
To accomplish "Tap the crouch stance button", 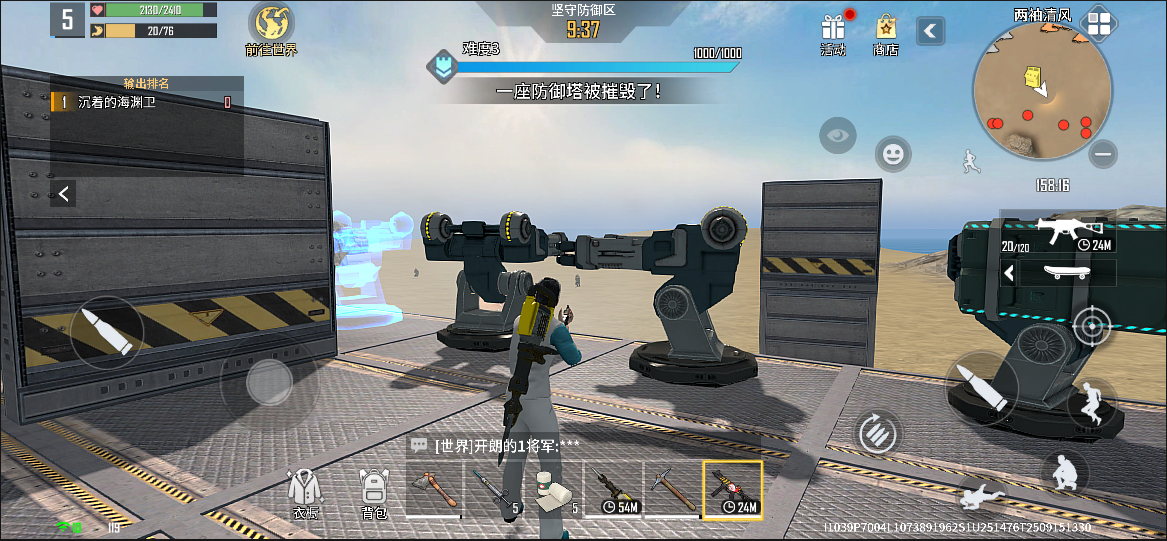I will (x=1064, y=473).
